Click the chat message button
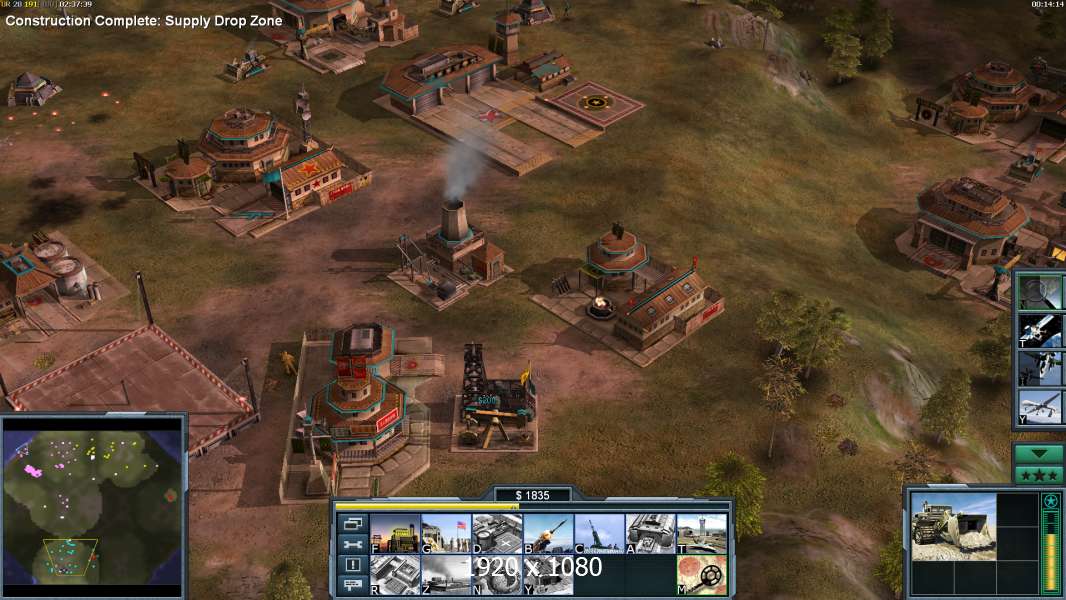 click(352, 586)
